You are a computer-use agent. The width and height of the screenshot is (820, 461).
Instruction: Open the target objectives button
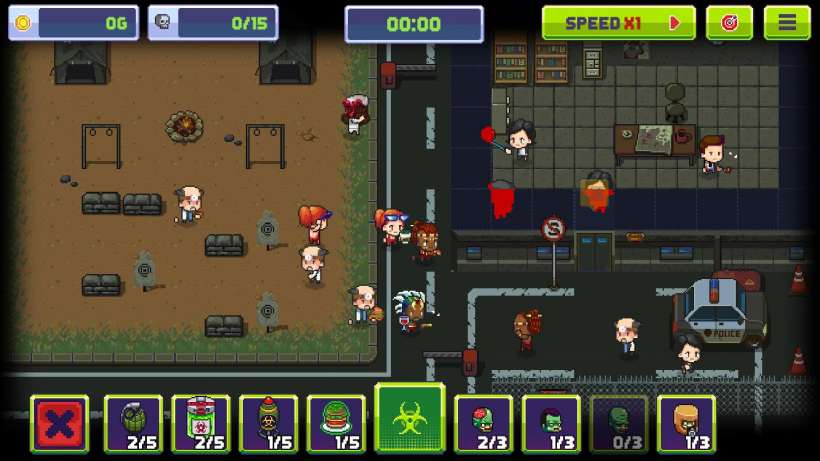[x=729, y=23]
